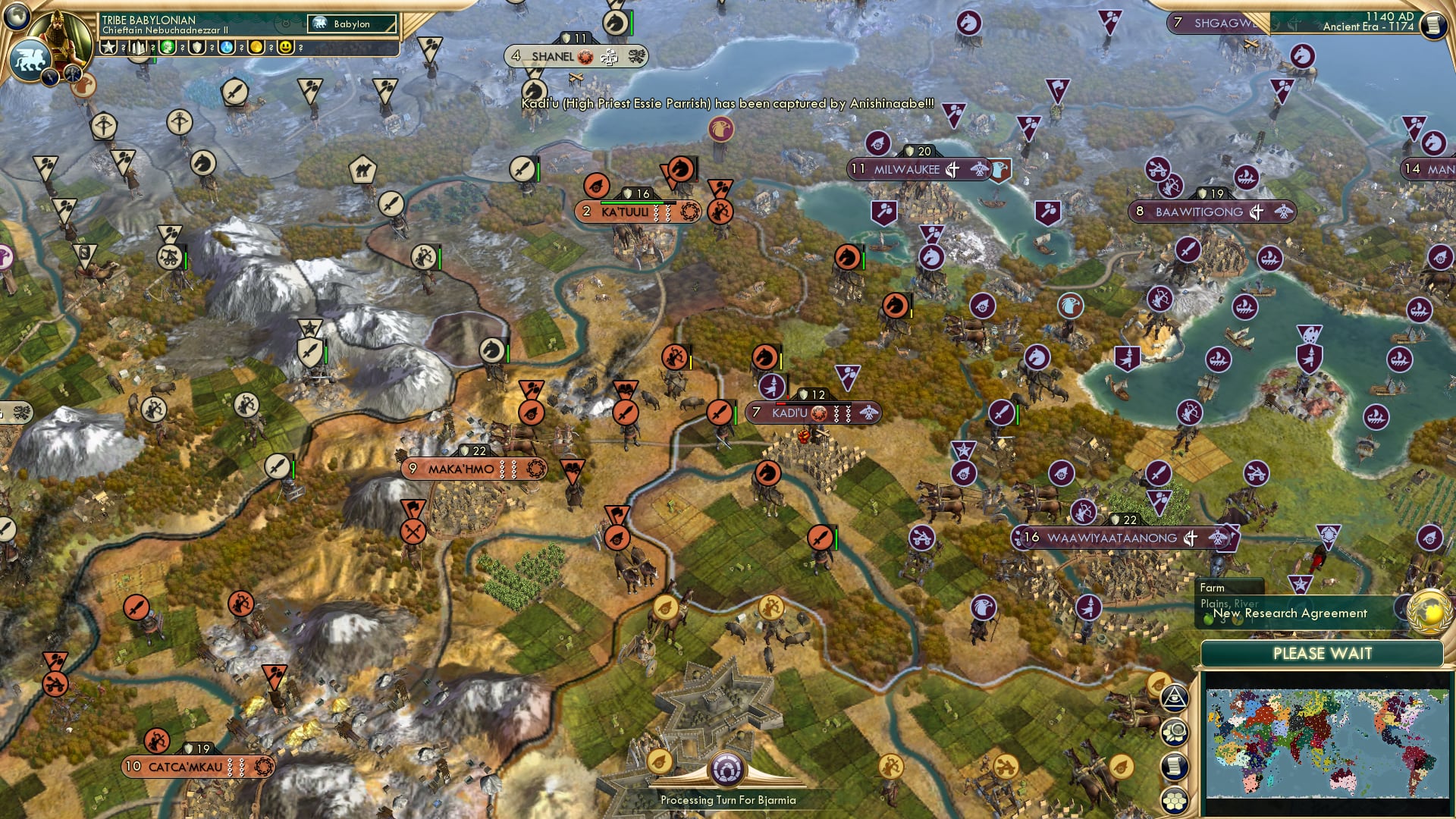Open the notification log scroll icon
Screen dimensions: 1456x819
(1175, 764)
